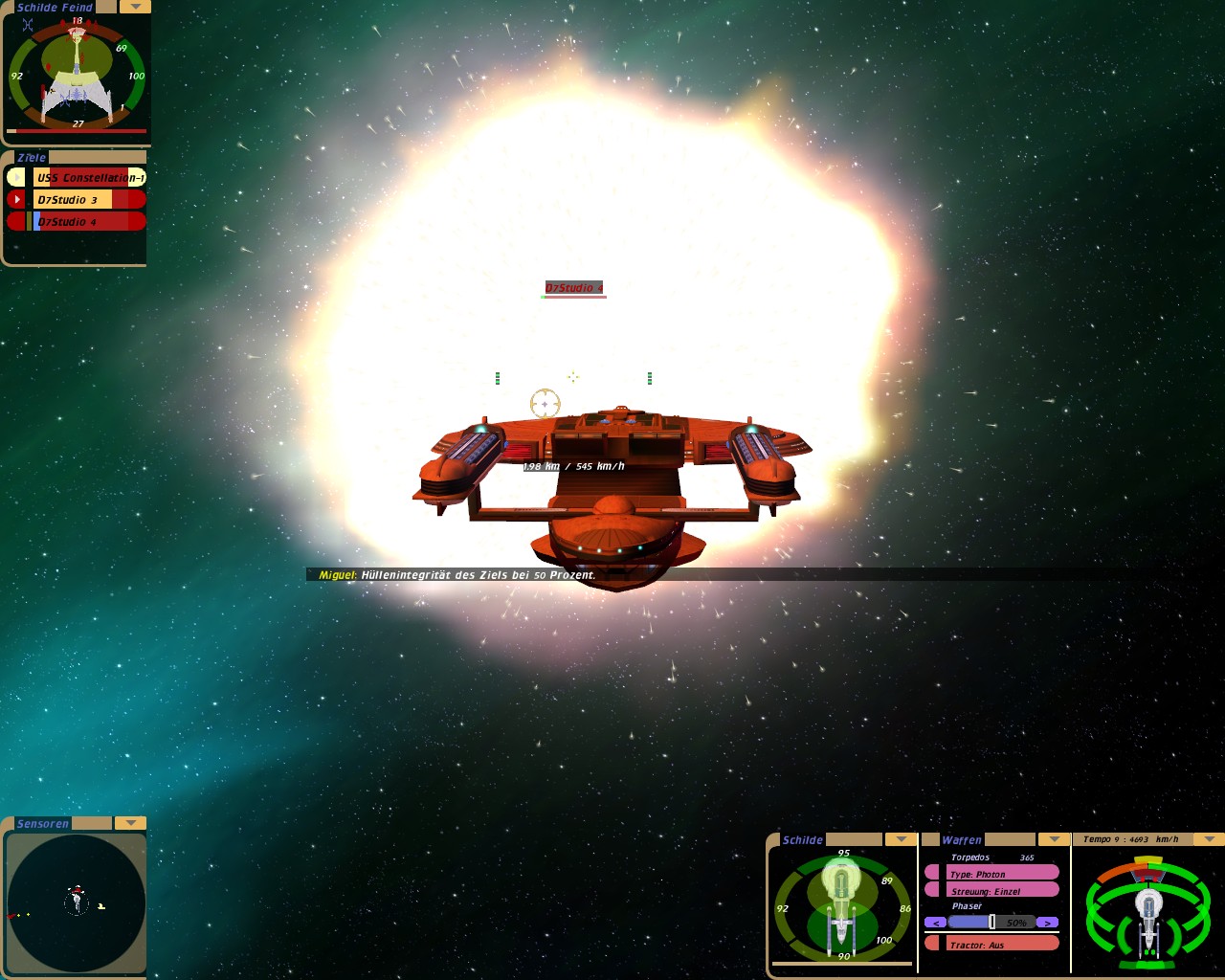Click the own ship shield display

tap(841, 904)
